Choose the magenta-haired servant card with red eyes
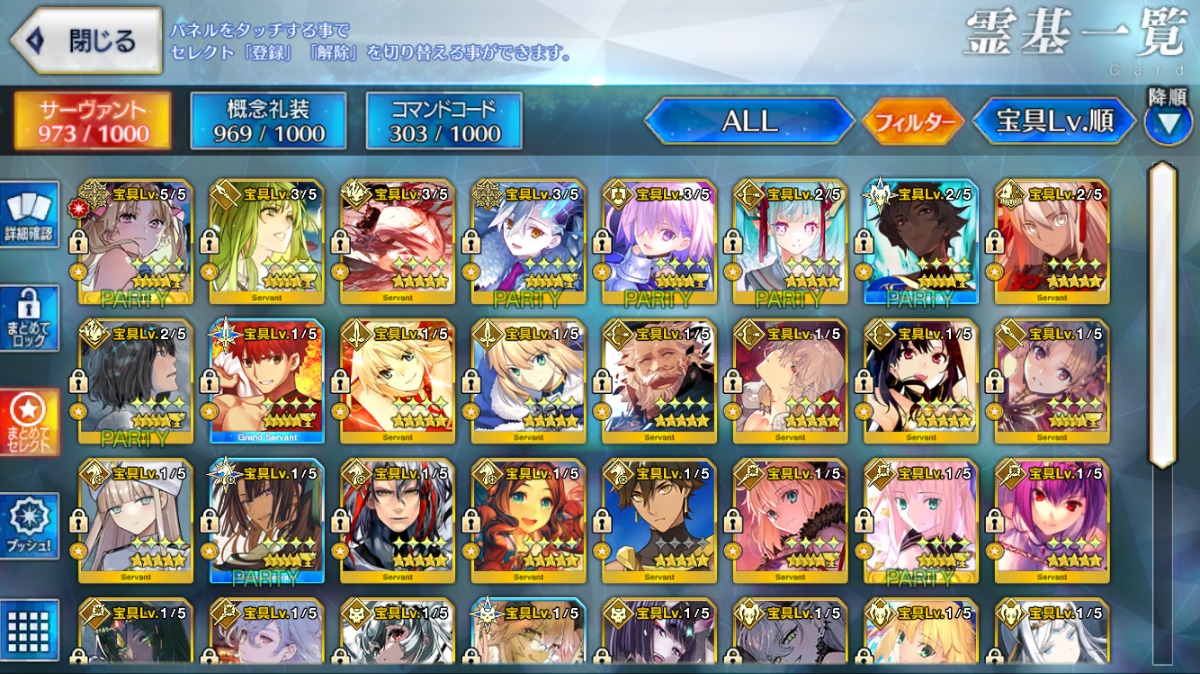This screenshot has height=674, width=1200. (1051, 521)
